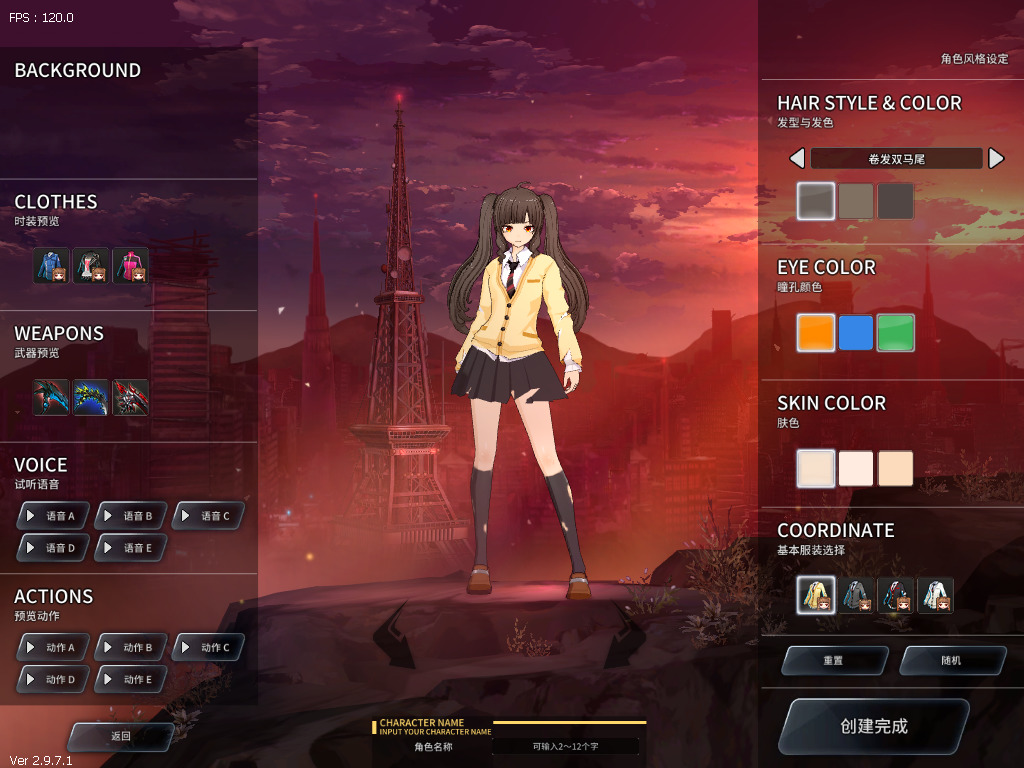The image size is (1024, 768).
Task: Preview the red weapon icon
Action: [131, 397]
